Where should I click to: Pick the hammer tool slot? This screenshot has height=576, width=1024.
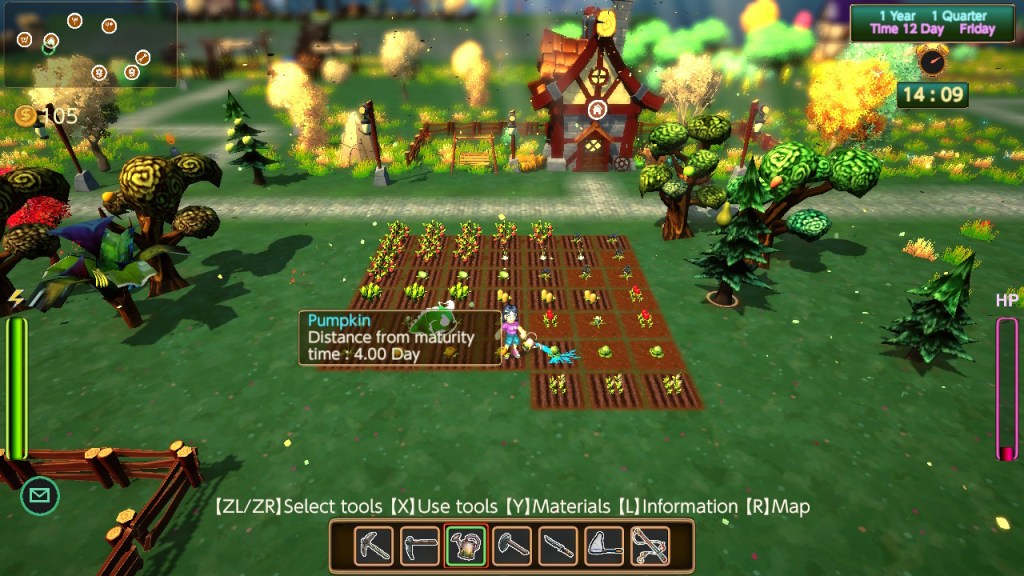512,546
